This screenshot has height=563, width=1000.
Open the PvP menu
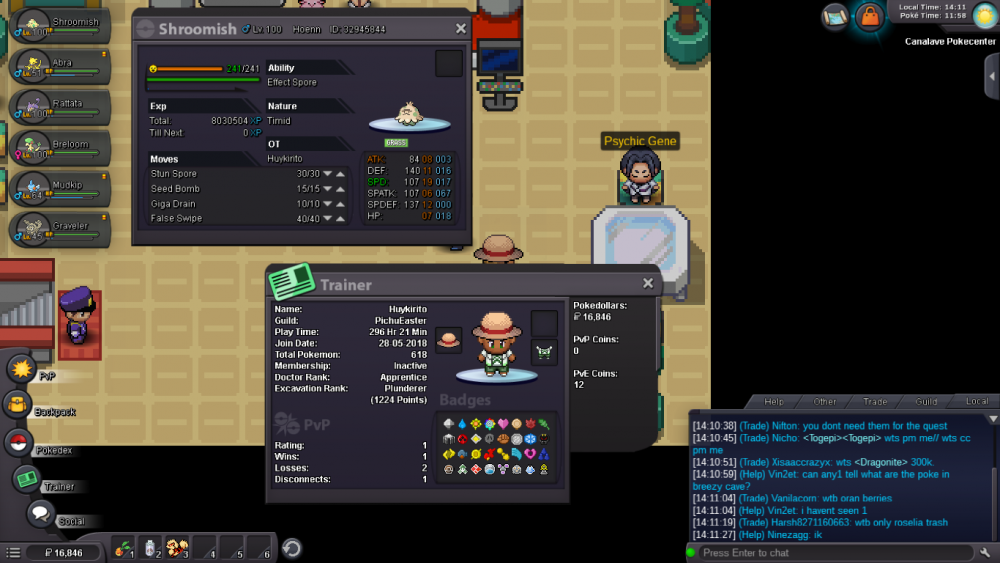click(22, 369)
